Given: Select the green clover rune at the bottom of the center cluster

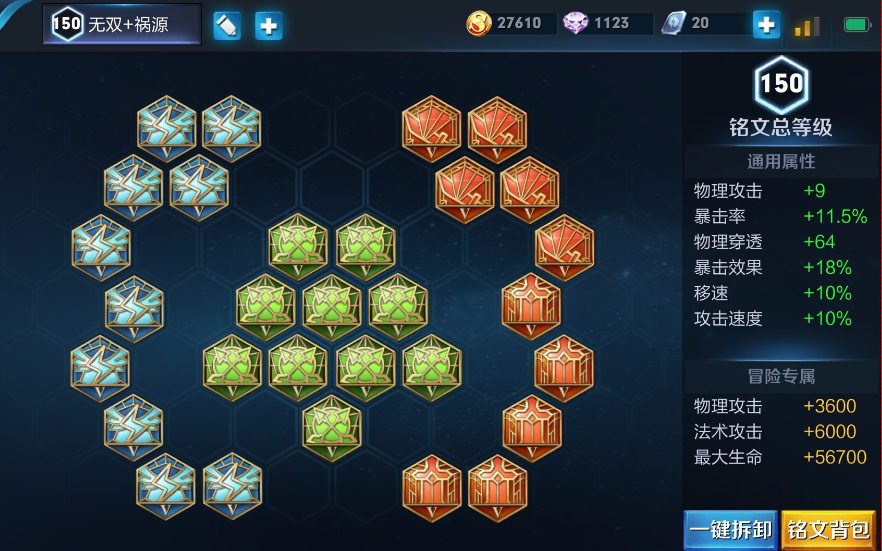Looking at the screenshot, I should 332,427.
